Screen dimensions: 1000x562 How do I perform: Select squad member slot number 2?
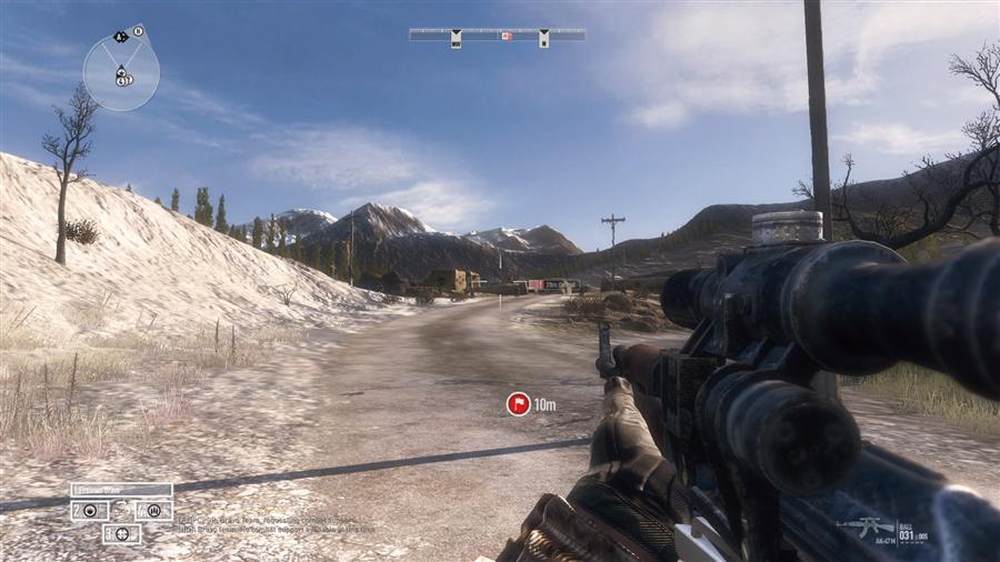(89, 510)
